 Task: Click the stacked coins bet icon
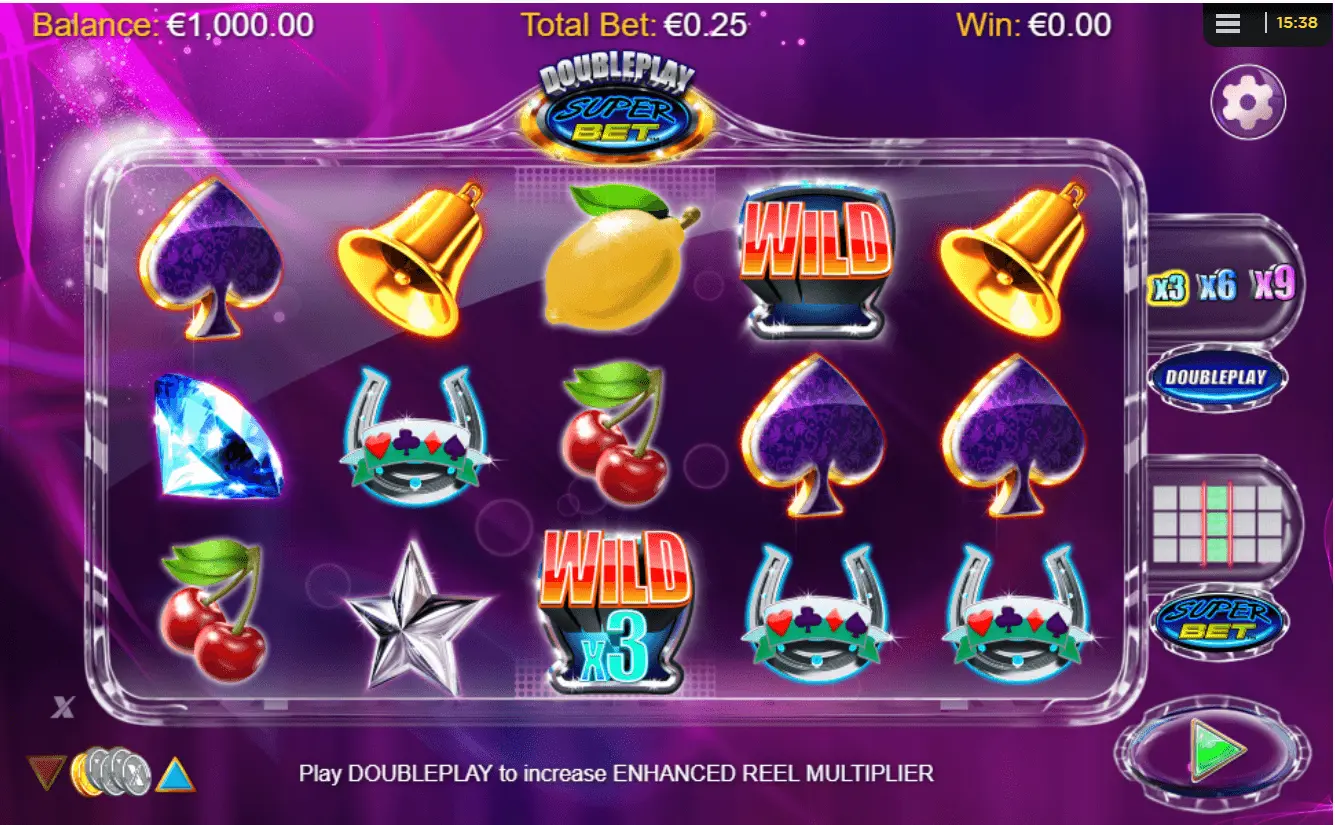pyautogui.click(x=111, y=772)
